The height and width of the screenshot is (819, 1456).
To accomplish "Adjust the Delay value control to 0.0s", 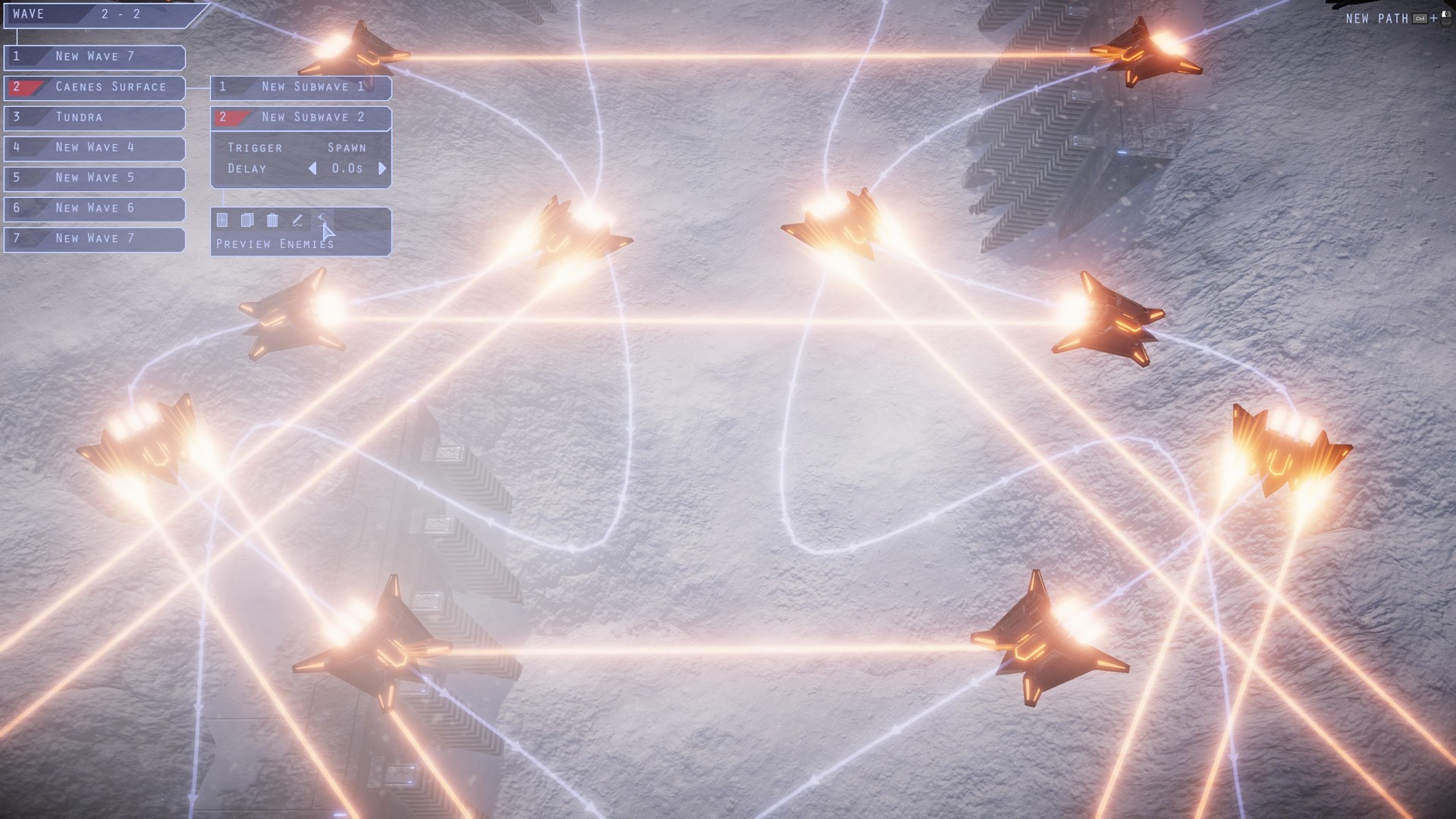I will pyautogui.click(x=348, y=168).
